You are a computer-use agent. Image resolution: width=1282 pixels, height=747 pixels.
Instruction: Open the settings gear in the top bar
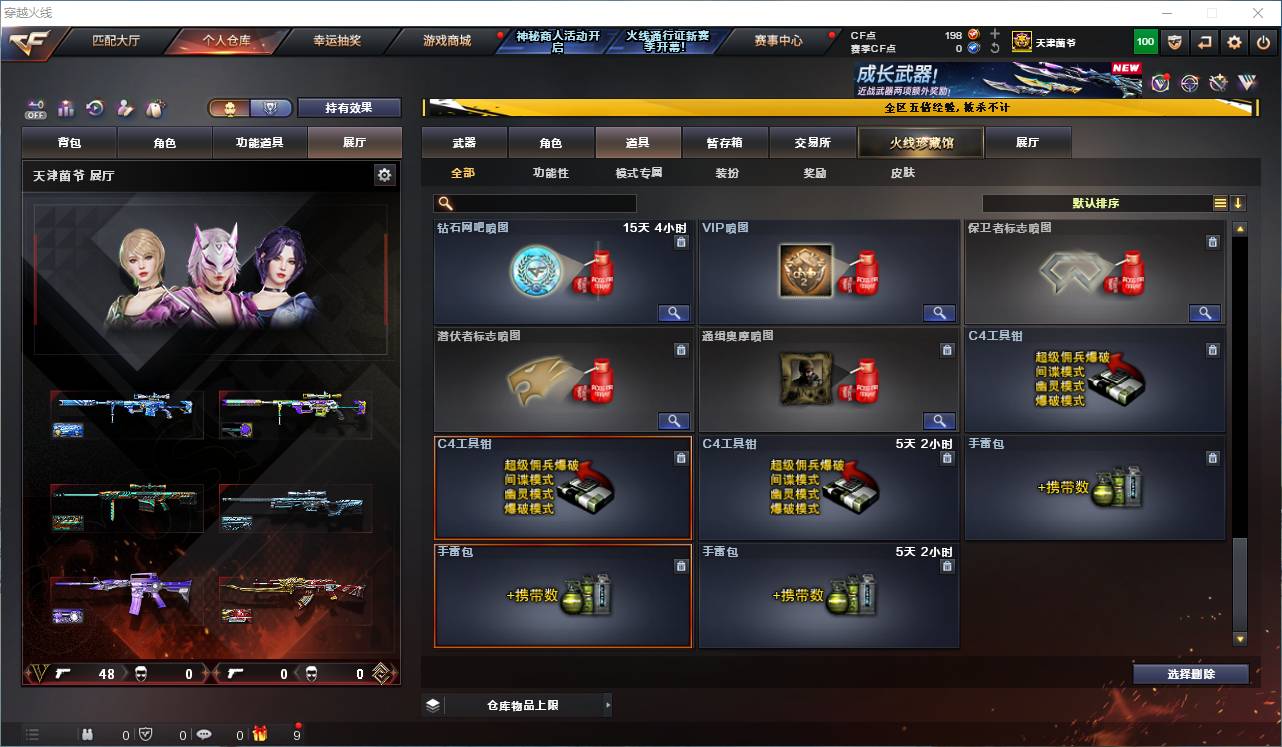[1233, 41]
